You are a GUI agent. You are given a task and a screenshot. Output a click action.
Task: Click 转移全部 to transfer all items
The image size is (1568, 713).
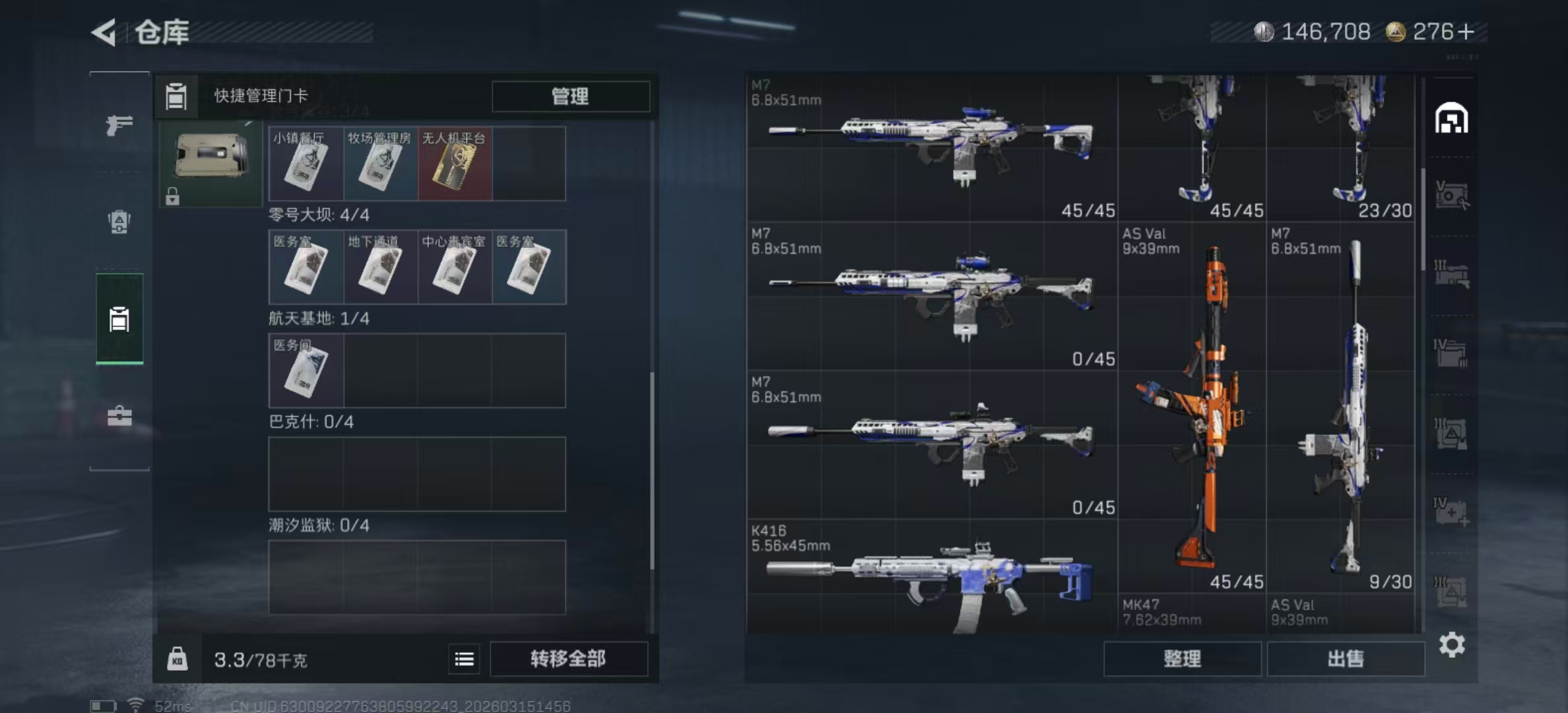(x=568, y=659)
